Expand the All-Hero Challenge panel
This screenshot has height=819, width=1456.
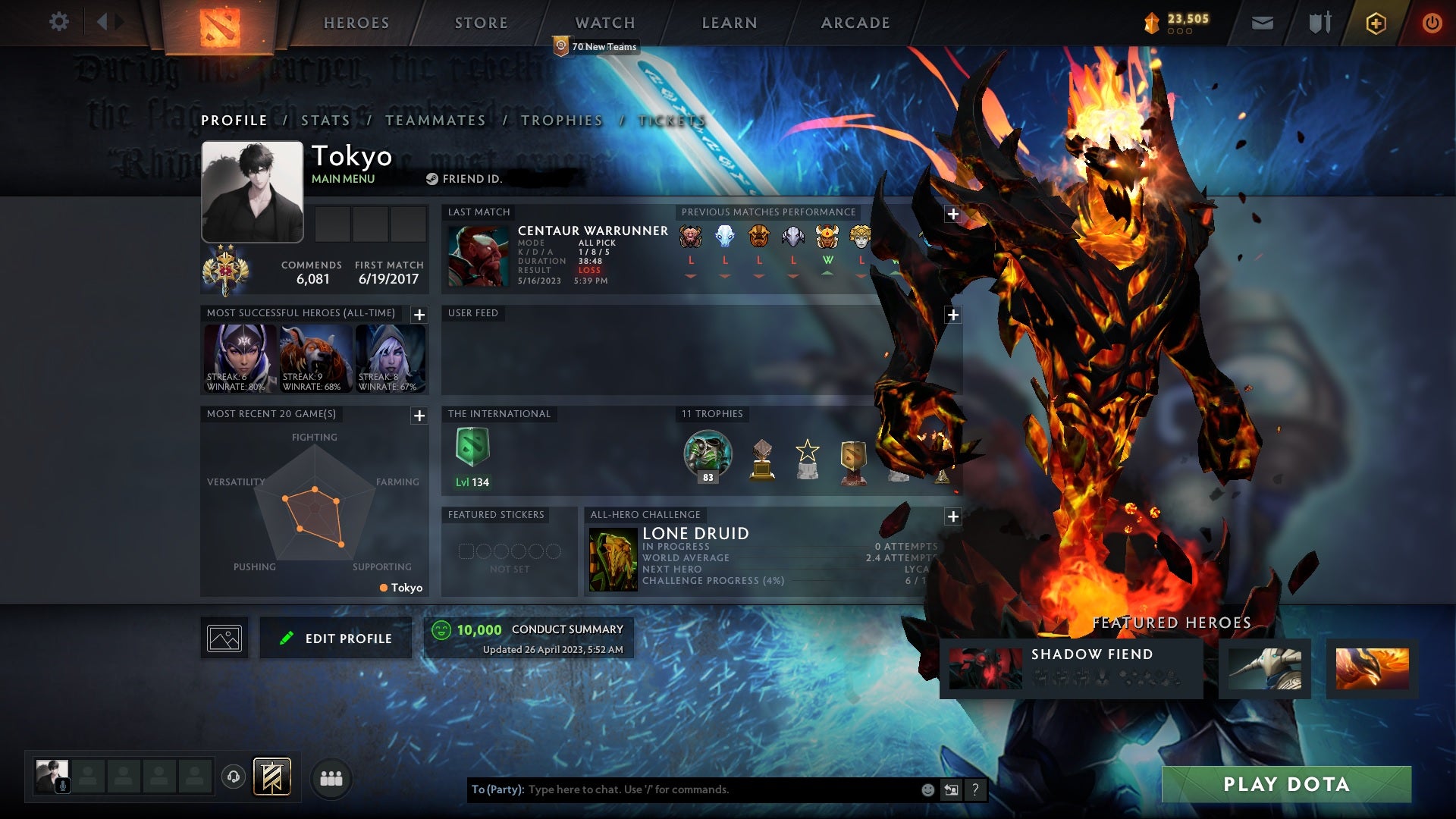coord(952,516)
